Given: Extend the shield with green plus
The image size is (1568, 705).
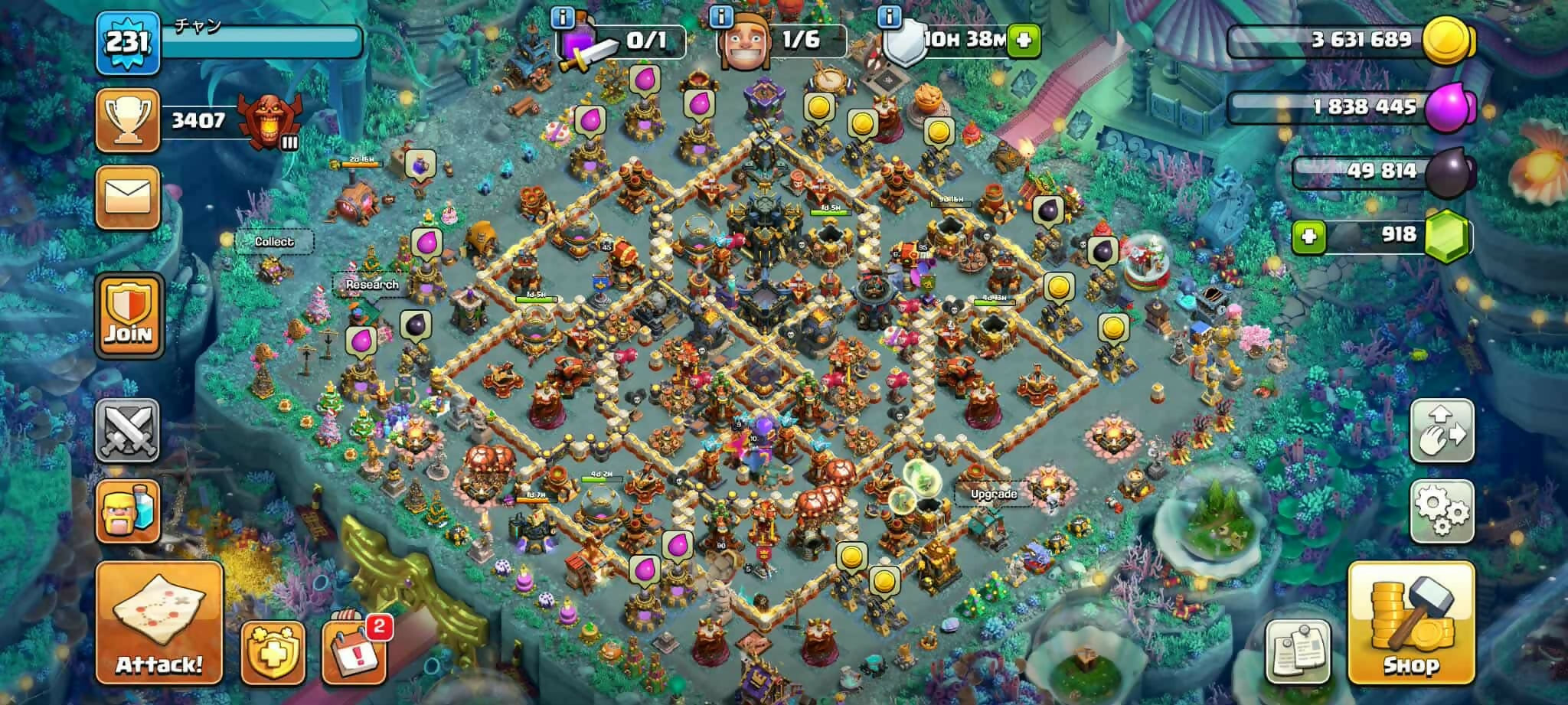Looking at the screenshot, I should [x=1023, y=41].
